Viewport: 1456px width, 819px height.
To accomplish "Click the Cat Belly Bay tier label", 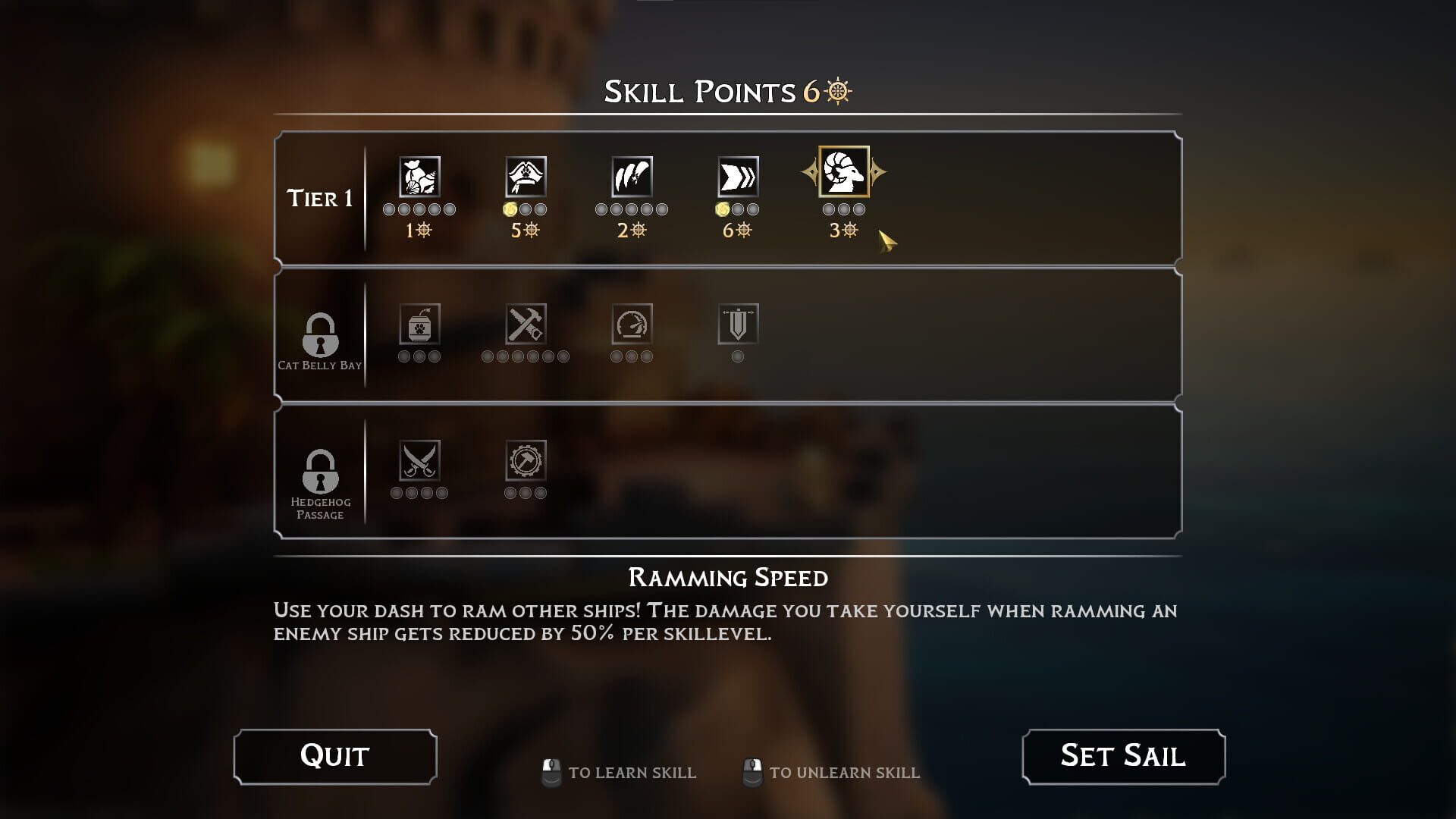I will point(322,366).
